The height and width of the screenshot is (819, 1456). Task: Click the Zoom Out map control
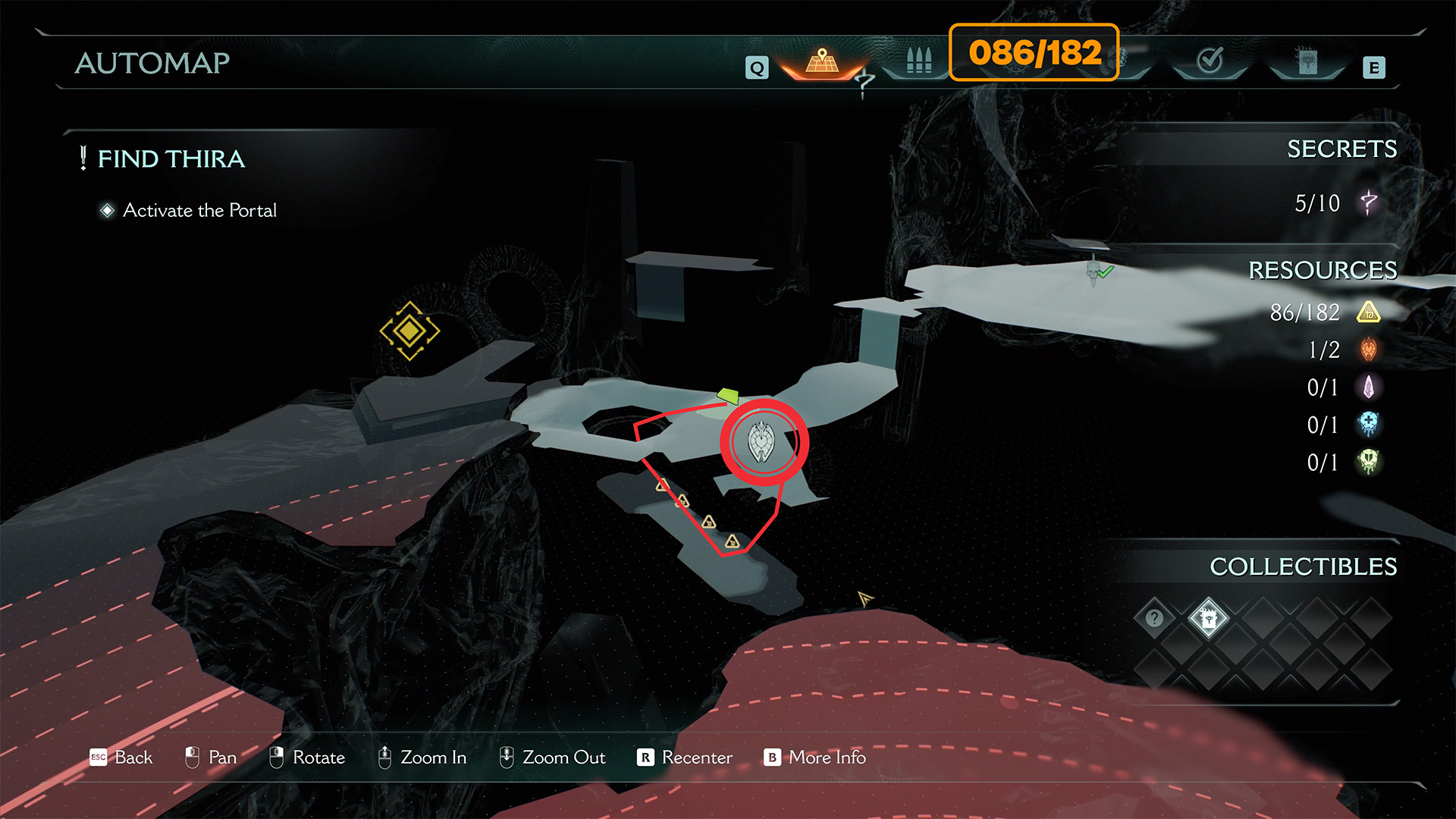coord(563,758)
